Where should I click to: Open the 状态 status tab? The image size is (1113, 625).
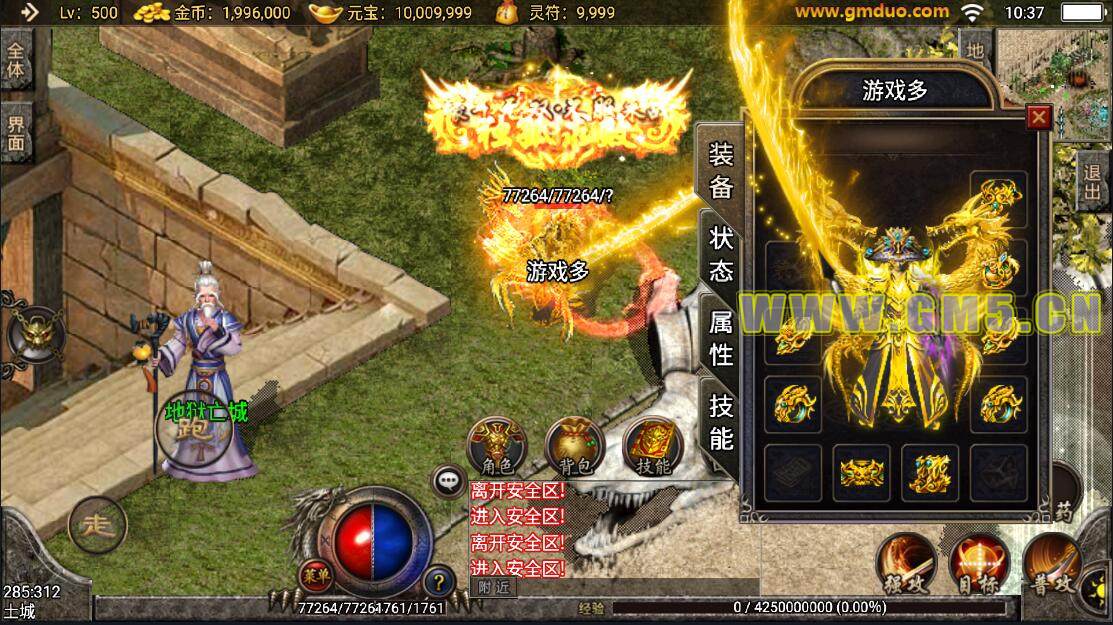pos(721,254)
